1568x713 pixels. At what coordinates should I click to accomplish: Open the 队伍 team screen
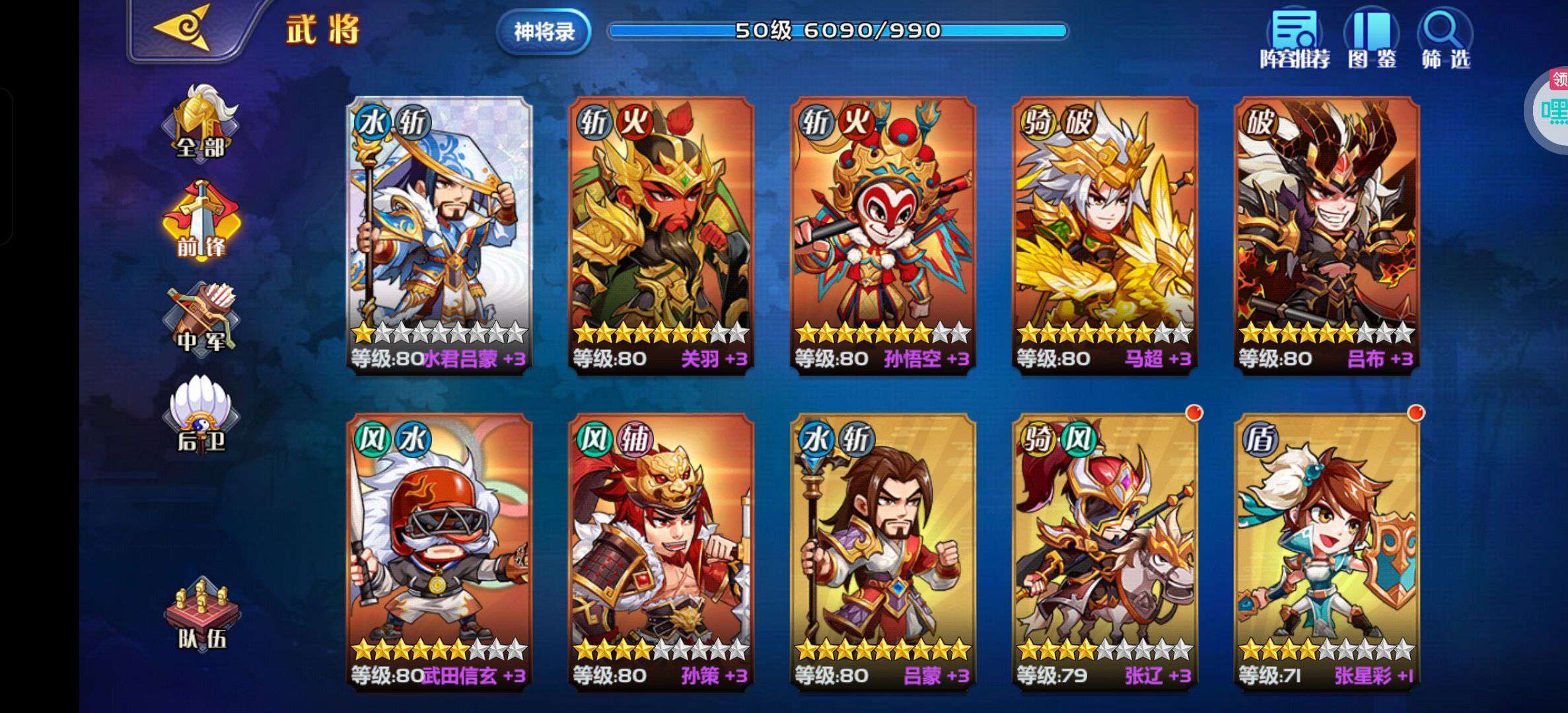point(201,614)
